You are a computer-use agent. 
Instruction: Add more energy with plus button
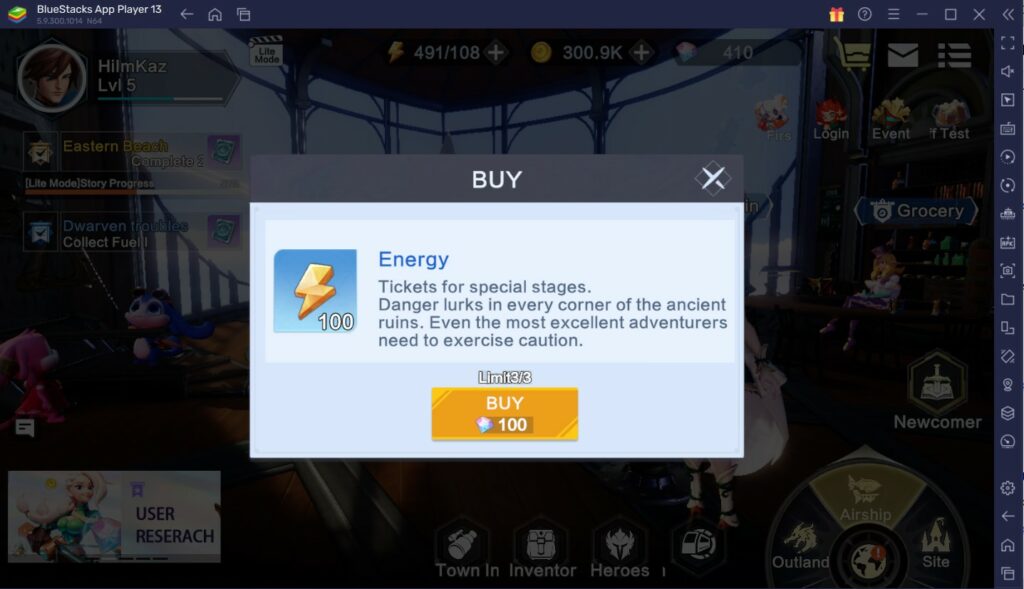tap(497, 52)
